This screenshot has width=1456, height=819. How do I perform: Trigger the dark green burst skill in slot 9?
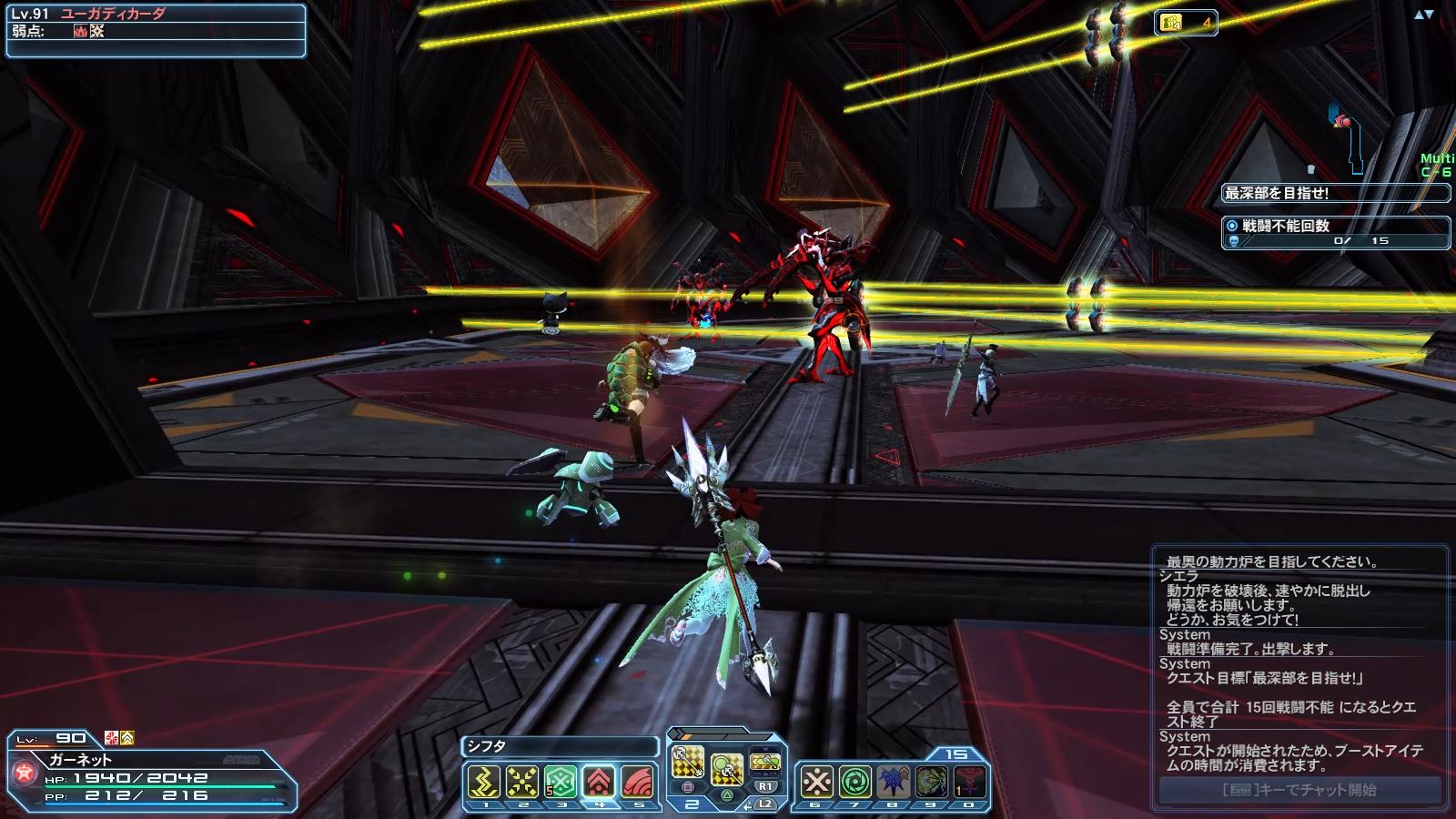point(932,782)
